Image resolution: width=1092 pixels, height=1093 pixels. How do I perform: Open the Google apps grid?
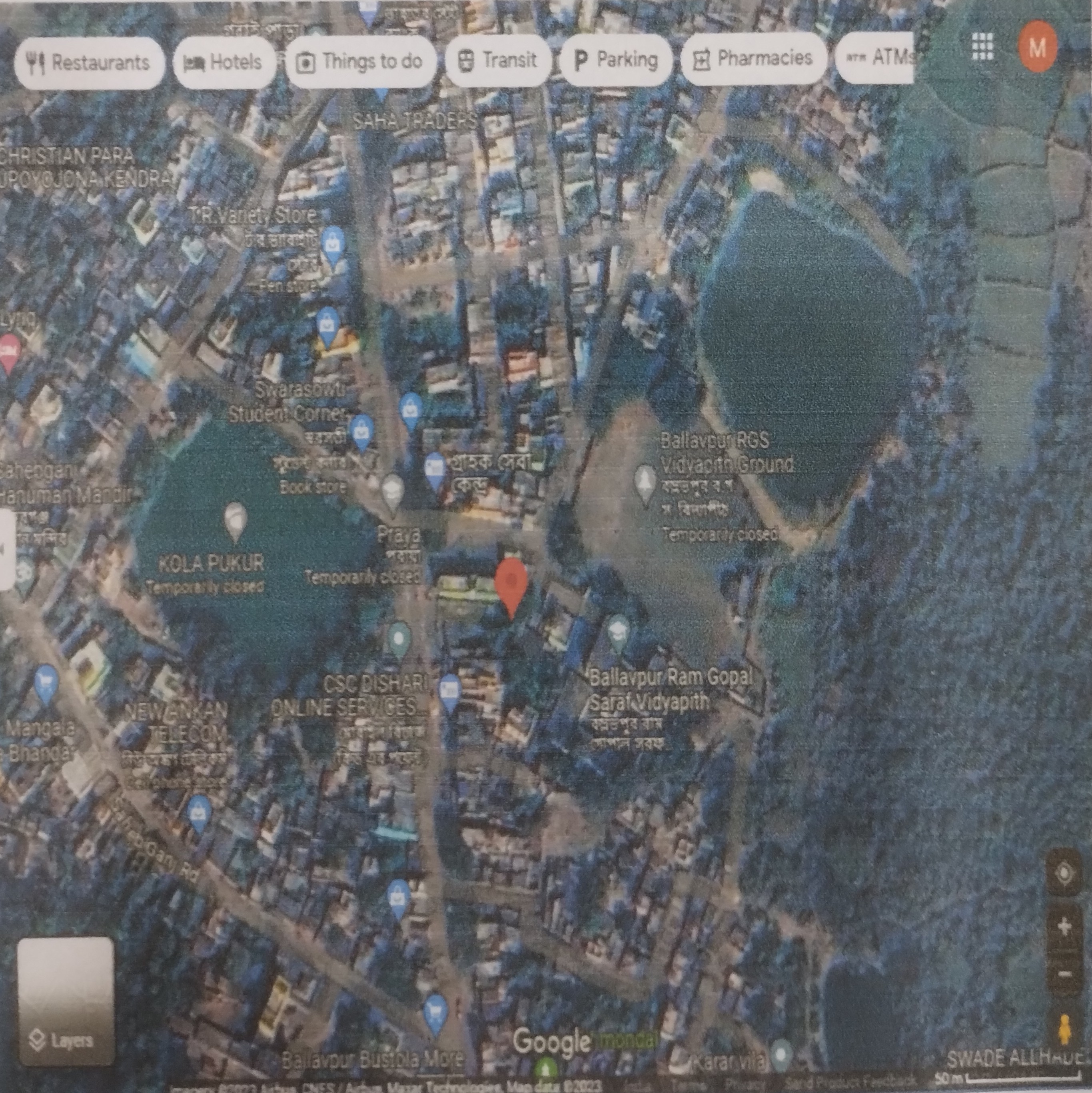click(982, 46)
